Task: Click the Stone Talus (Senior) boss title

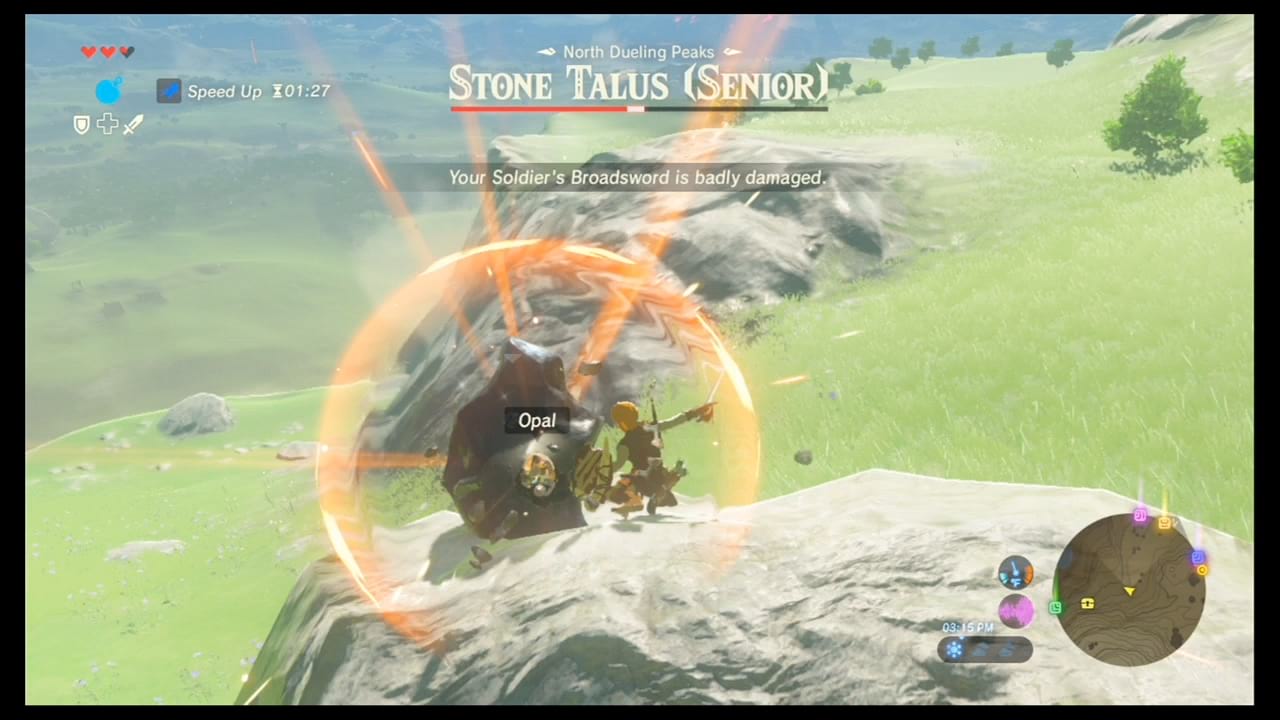Action: point(639,84)
